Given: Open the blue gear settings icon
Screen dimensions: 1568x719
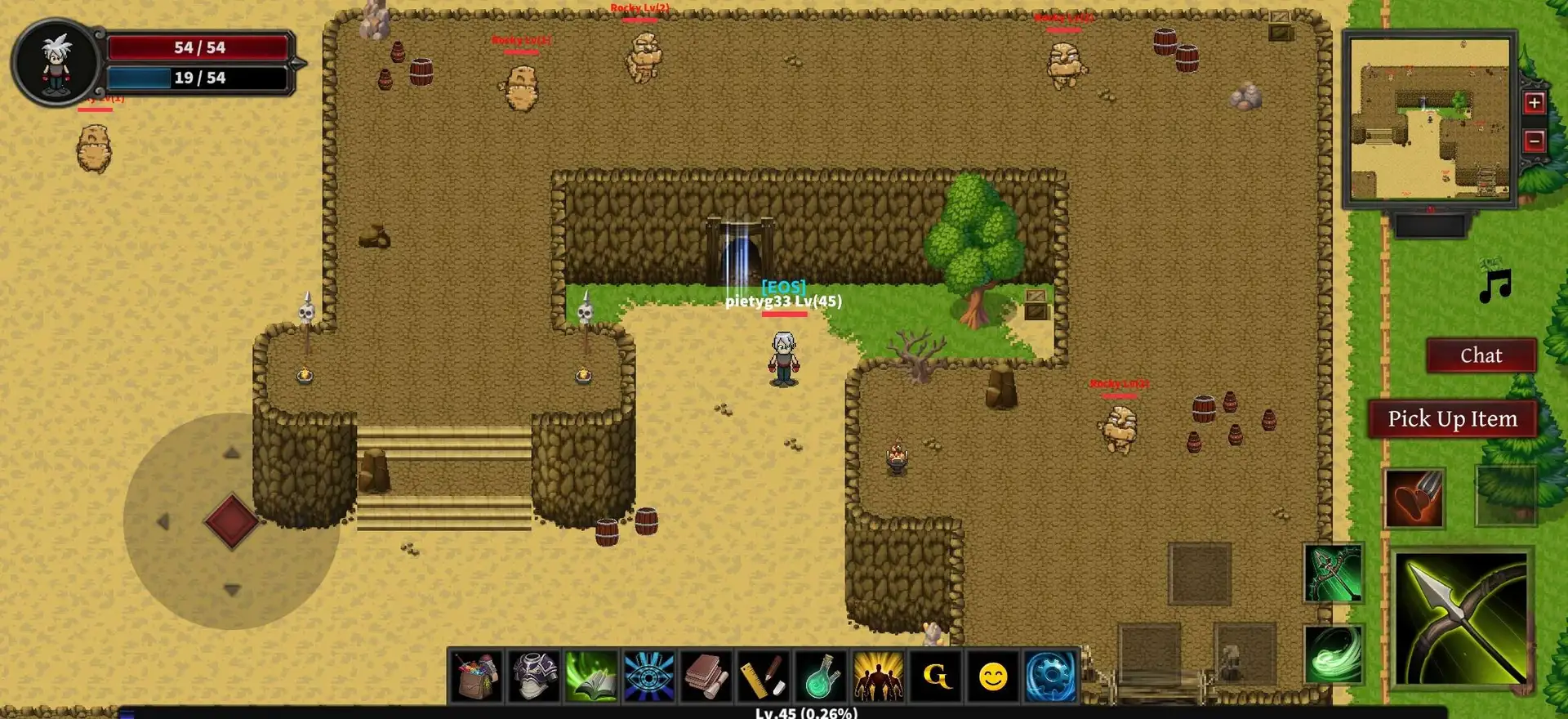Looking at the screenshot, I should (x=1050, y=676).
